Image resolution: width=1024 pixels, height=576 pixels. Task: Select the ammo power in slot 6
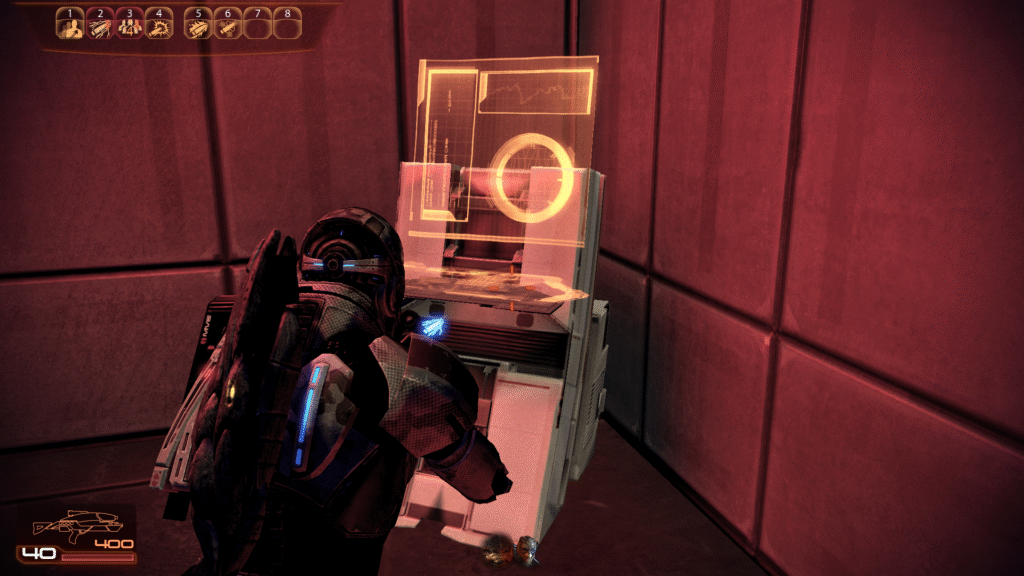point(228,26)
